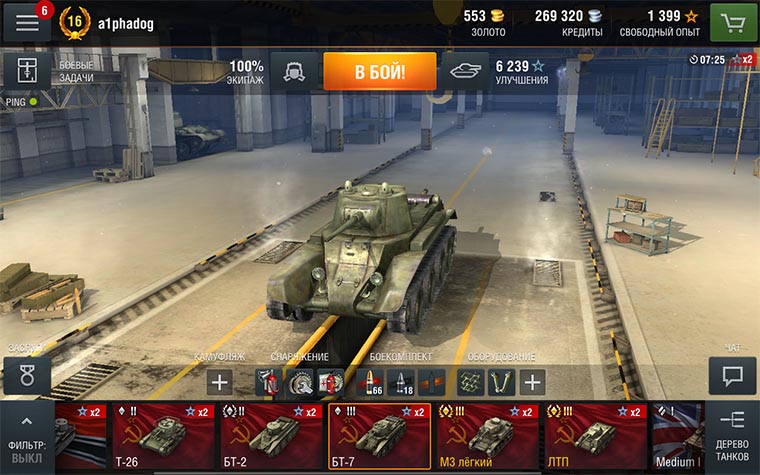Open the chat speech bubble button
760x475 pixels.
(732, 376)
